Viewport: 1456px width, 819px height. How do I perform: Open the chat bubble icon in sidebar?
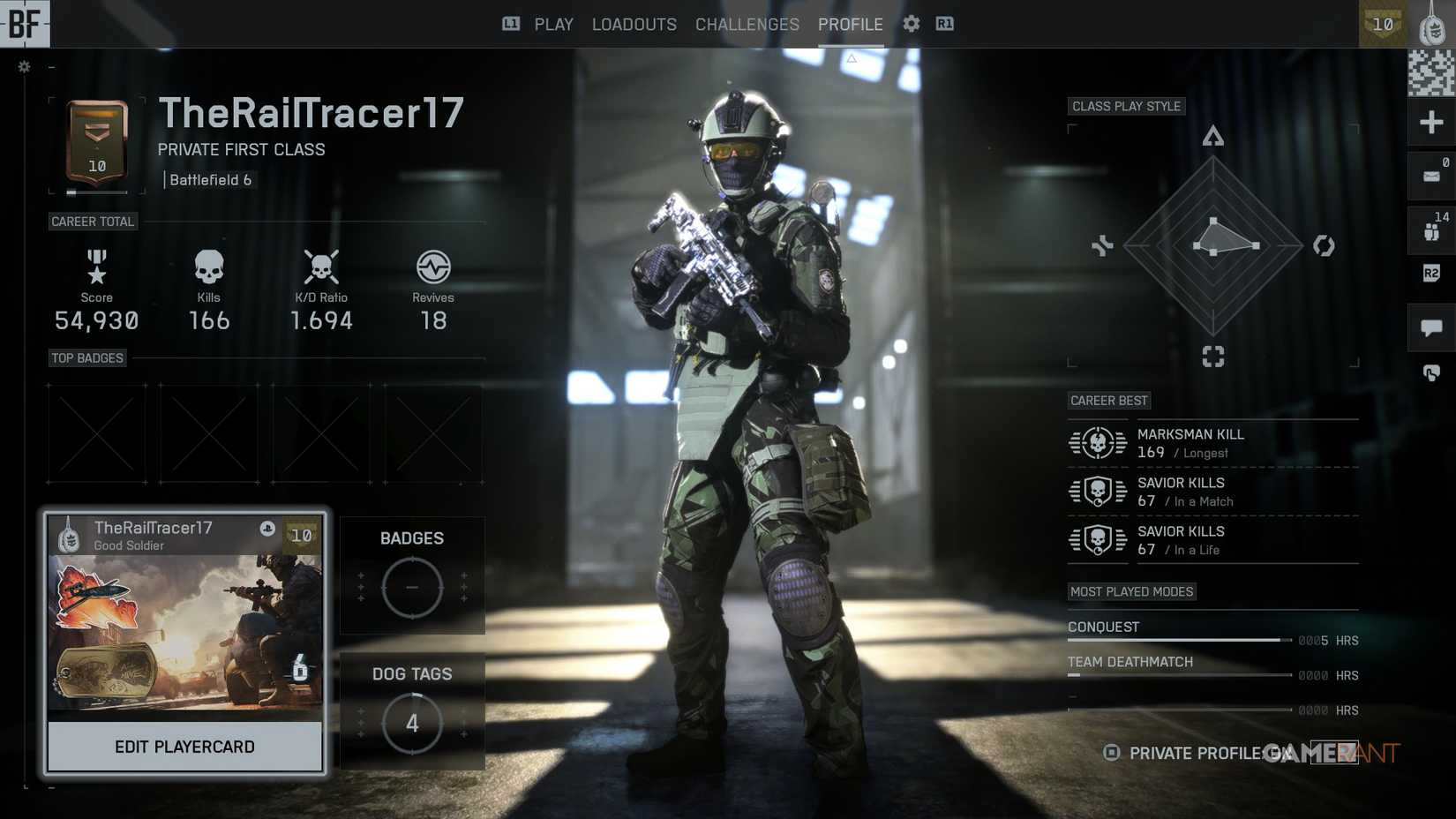1431,327
